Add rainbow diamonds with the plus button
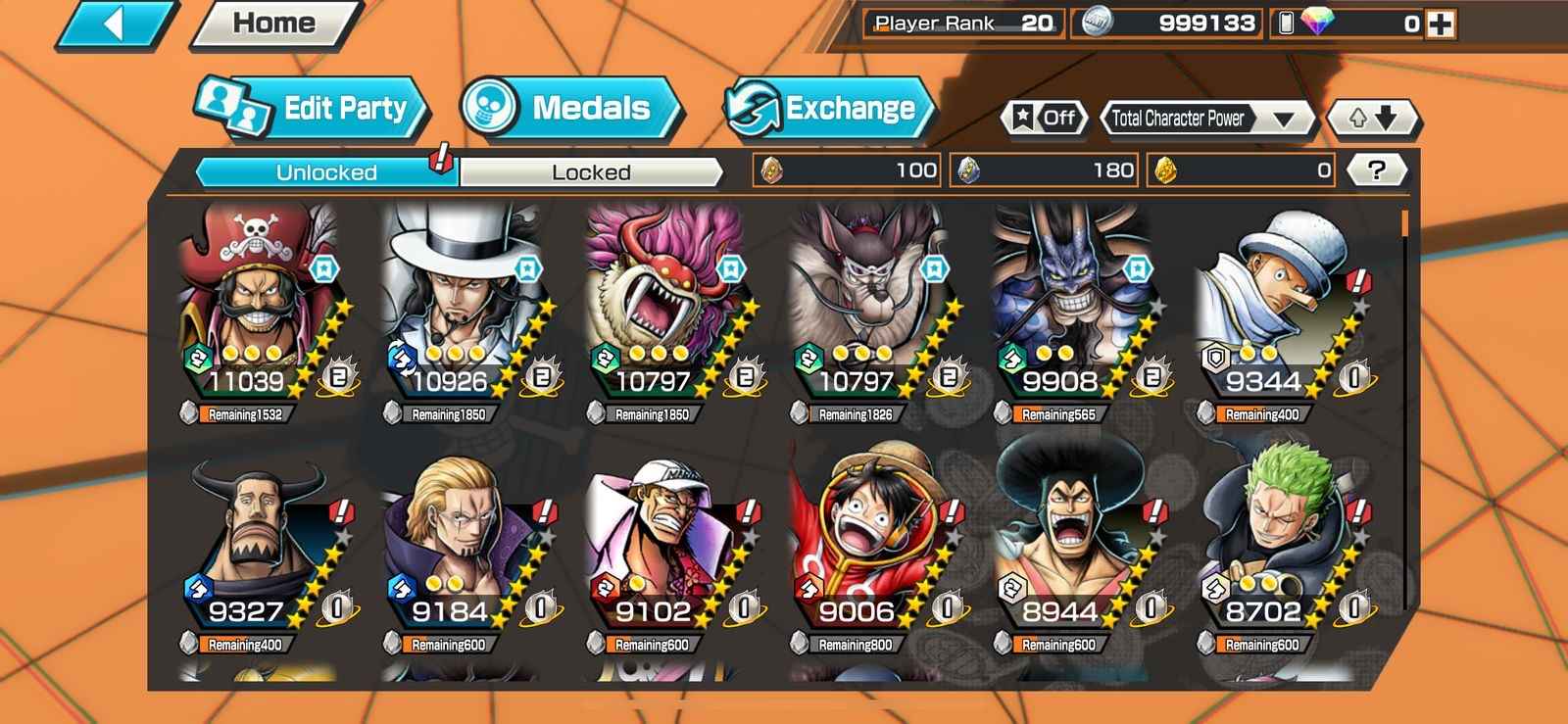1568x724 pixels. tap(1440, 24)
